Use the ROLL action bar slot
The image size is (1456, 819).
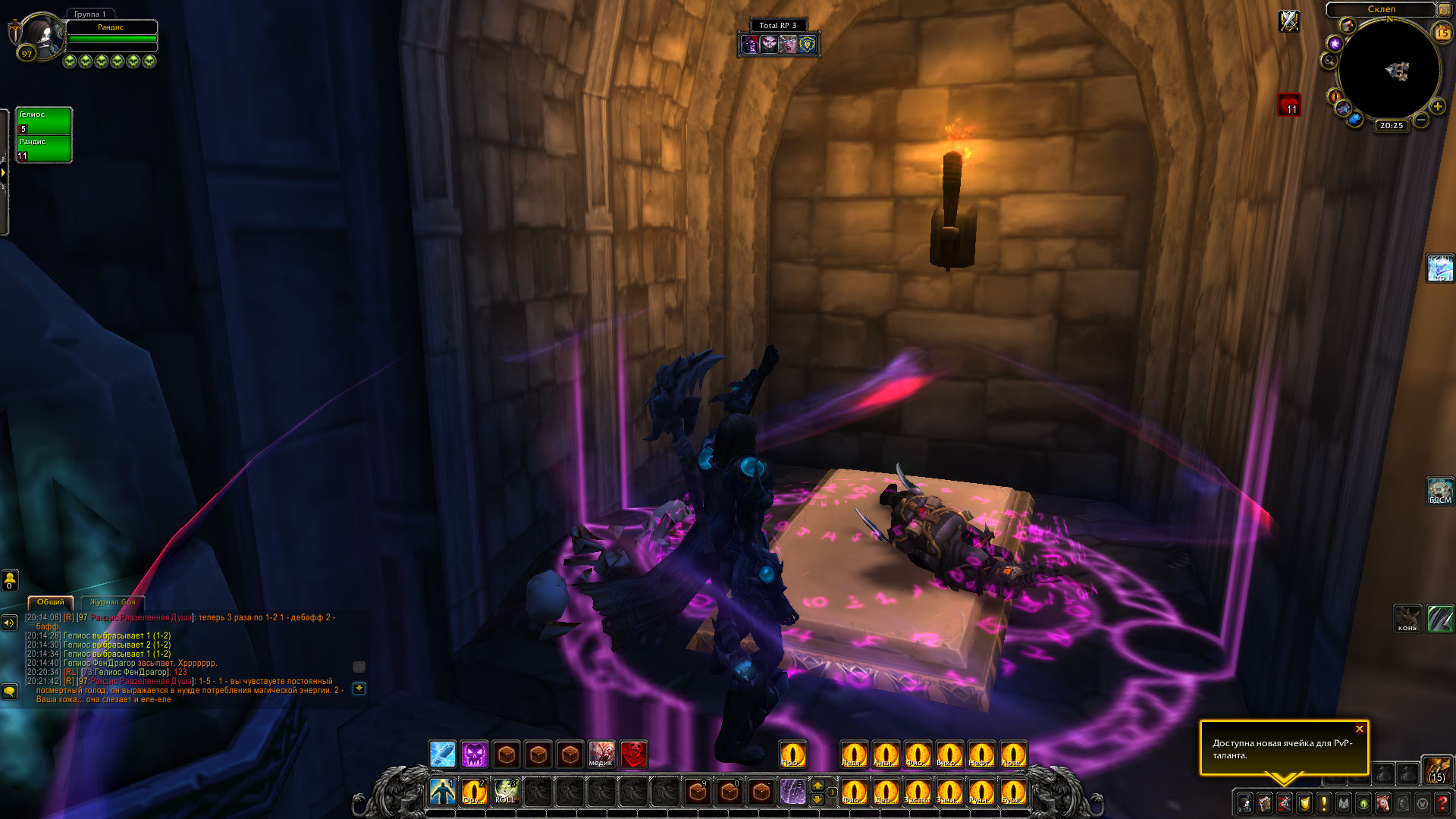[505, 791]
